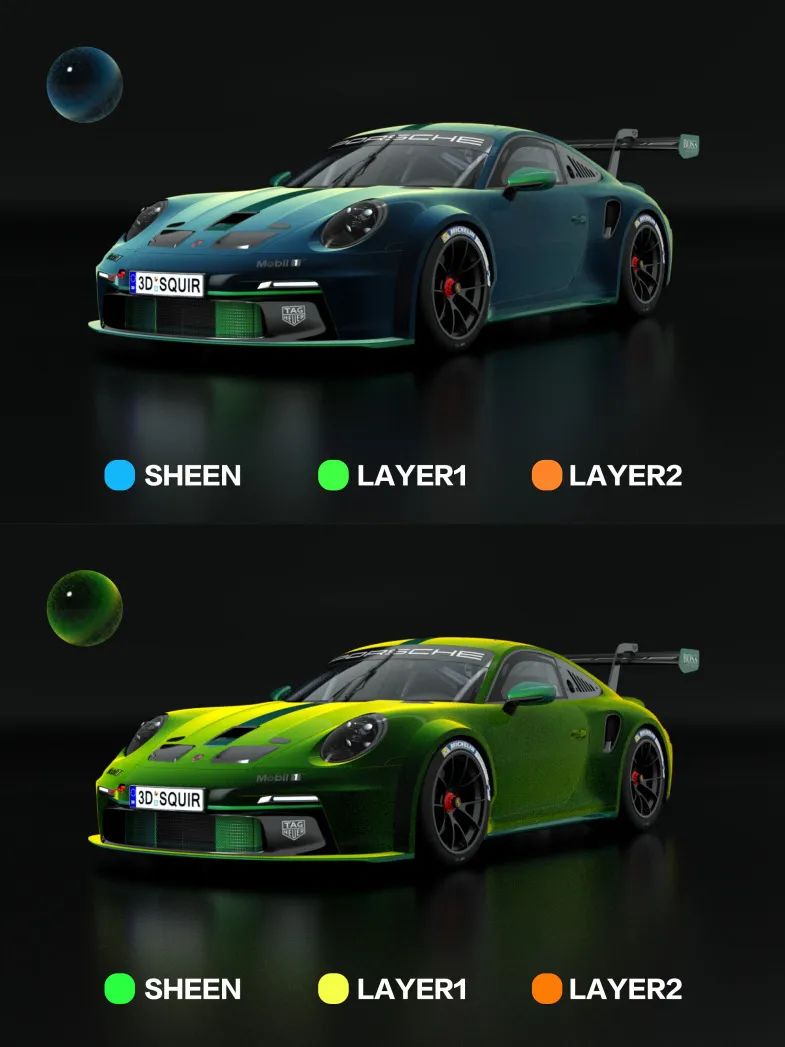
Task: Pick the green SHEEN color swatch
Action: point(119,989)
